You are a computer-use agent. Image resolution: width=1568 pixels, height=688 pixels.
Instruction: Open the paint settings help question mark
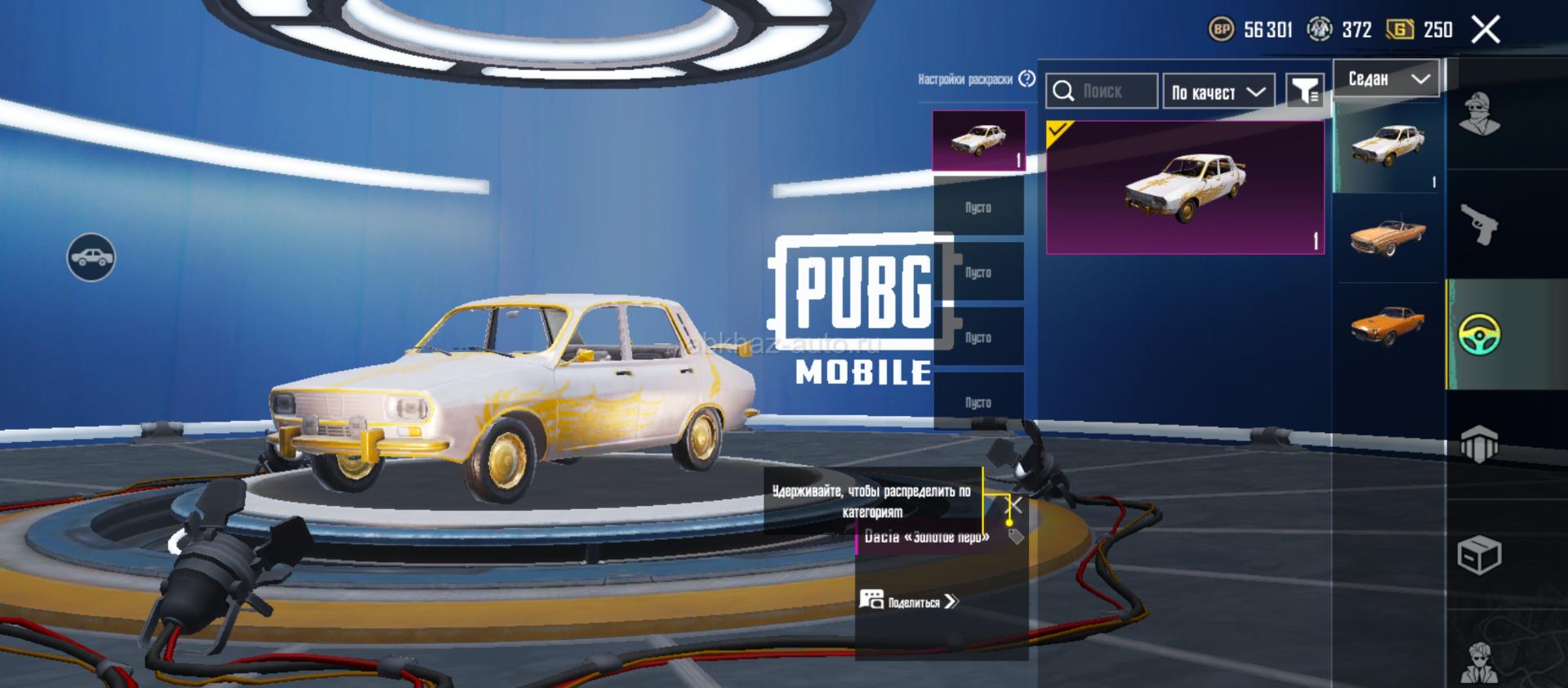(1027, 78)
